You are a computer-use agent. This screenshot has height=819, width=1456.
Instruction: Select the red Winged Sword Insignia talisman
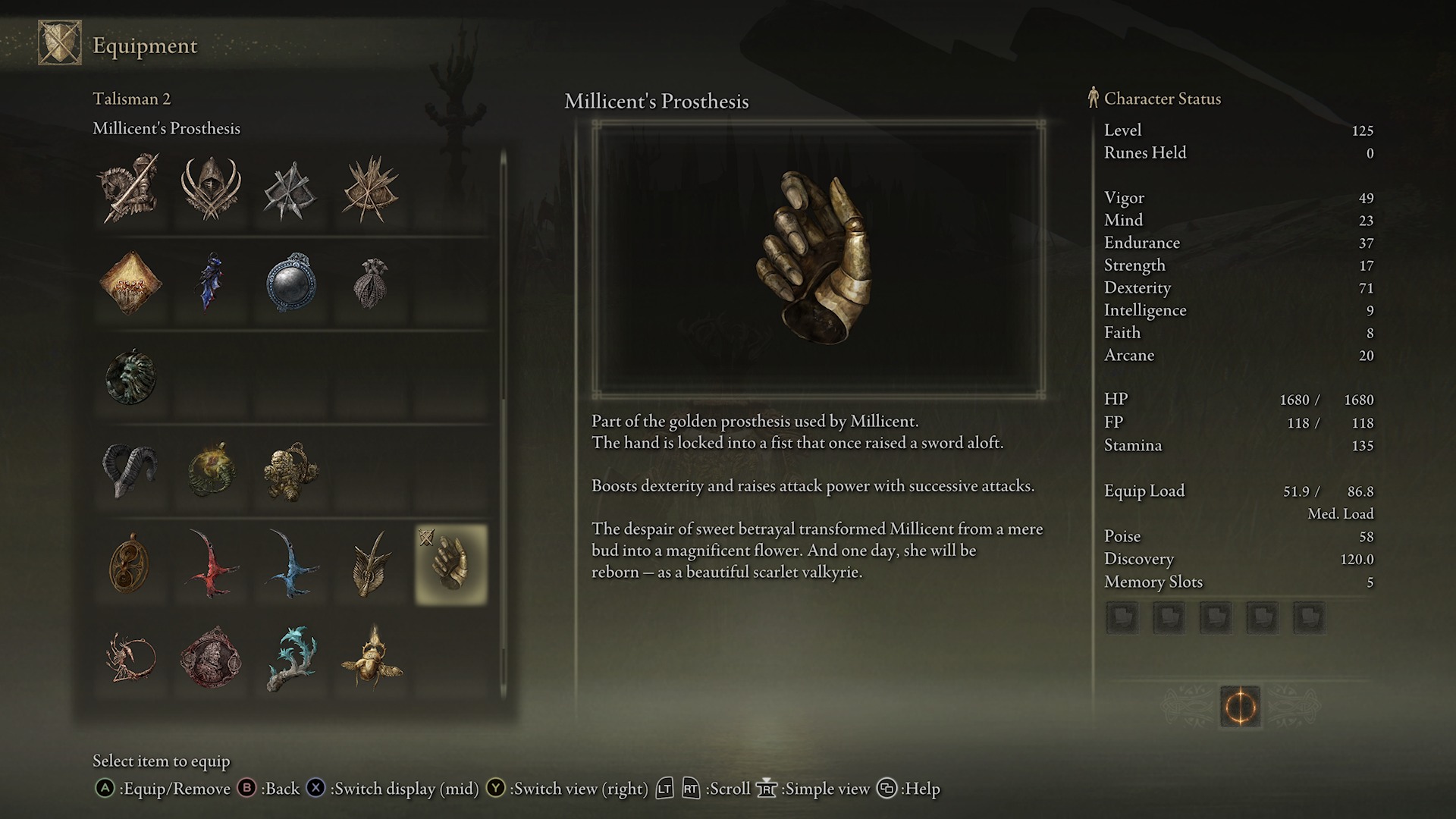click(x=211, y=565)
